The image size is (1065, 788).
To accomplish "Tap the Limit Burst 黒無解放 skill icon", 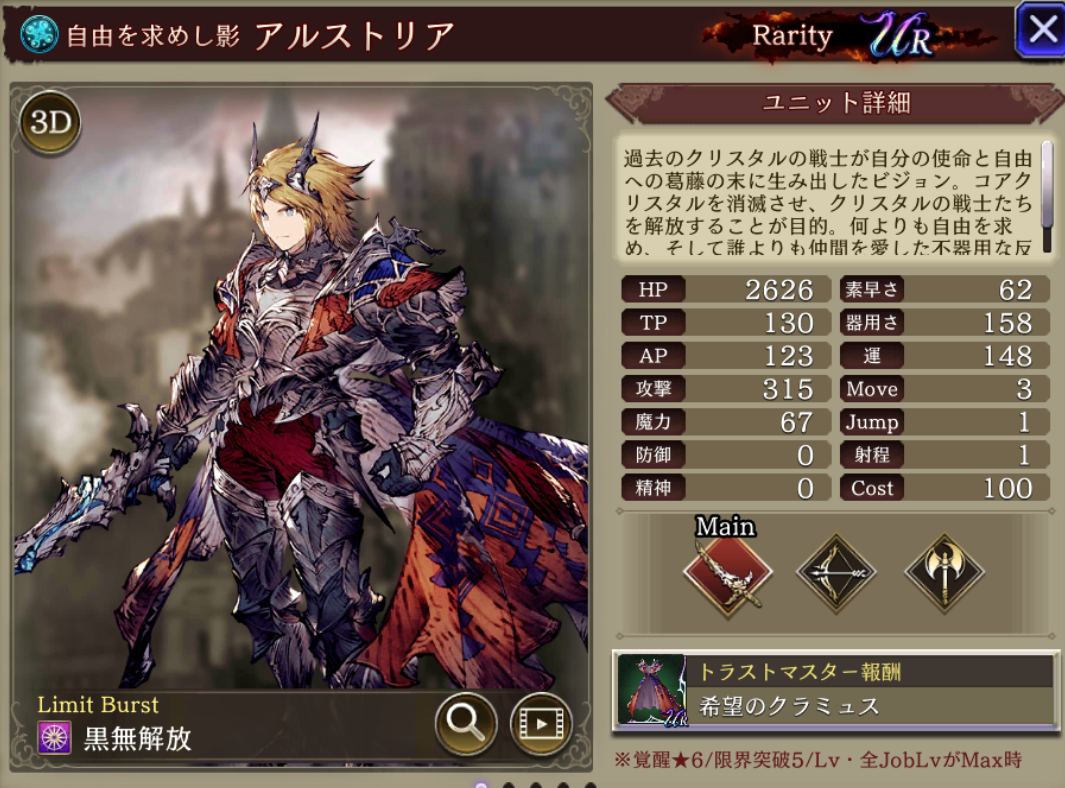I will click(54, 738).
